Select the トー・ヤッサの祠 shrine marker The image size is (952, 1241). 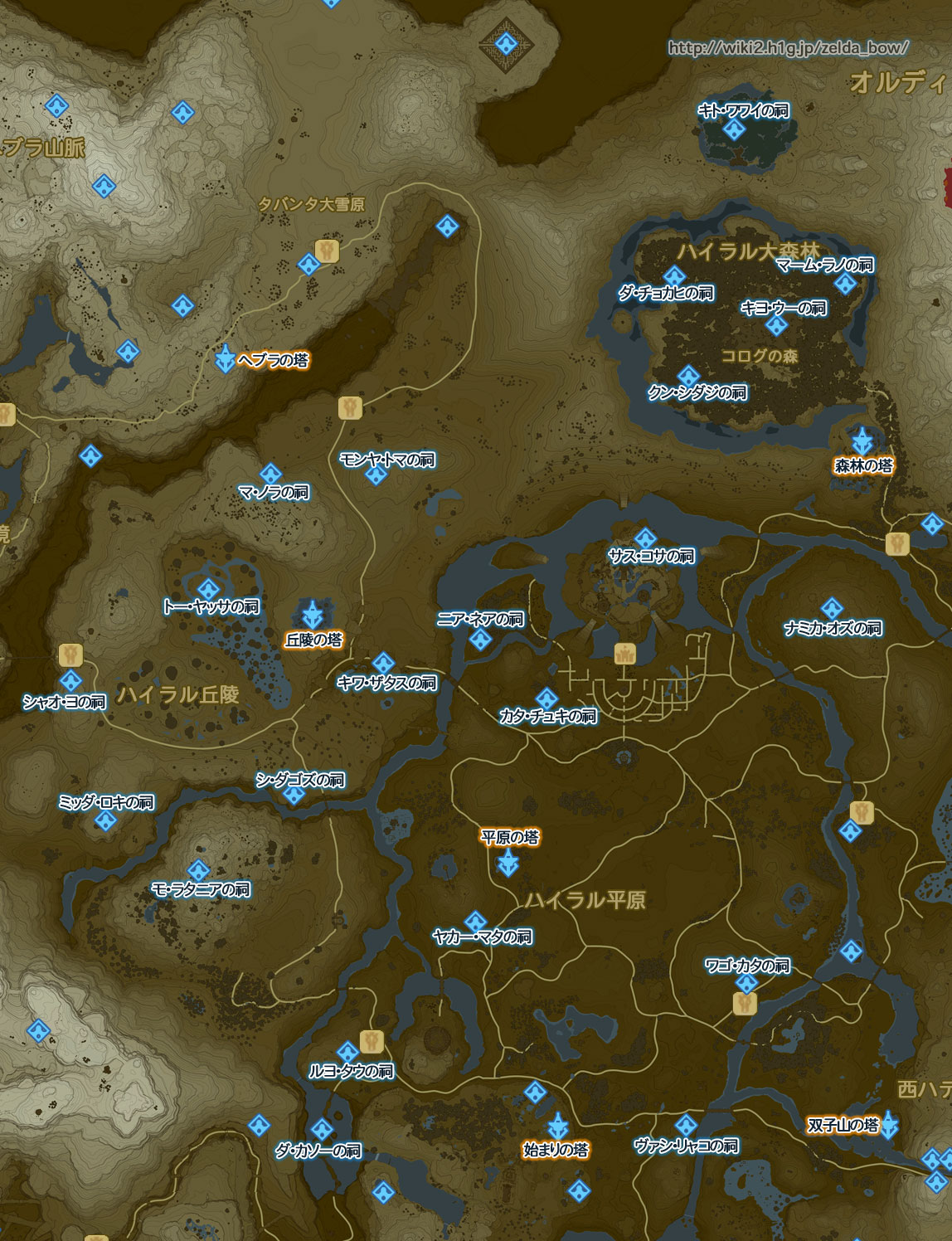pyautogui.click(x=208, y=590)
